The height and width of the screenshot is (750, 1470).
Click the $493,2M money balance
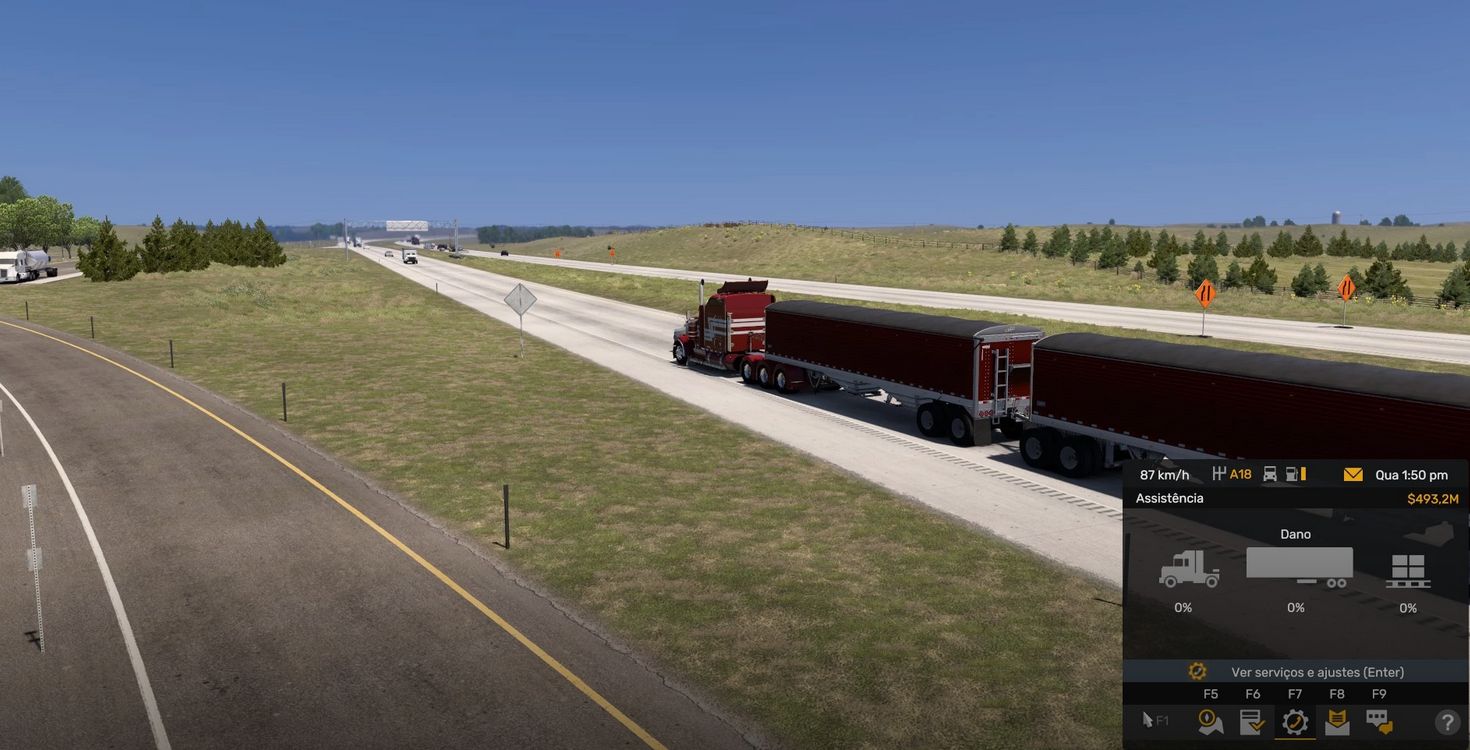click(1432, 497)
